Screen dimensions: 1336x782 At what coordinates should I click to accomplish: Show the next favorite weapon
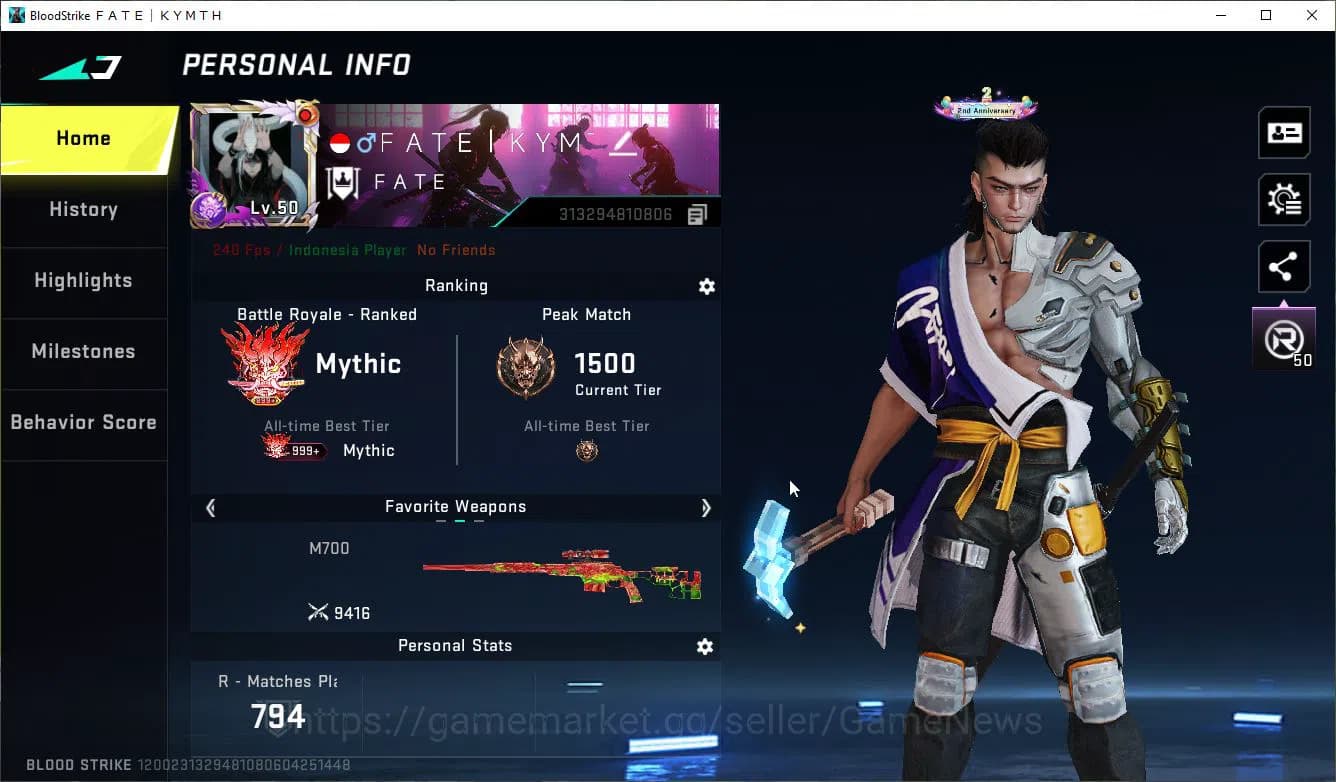click(706, 508)
